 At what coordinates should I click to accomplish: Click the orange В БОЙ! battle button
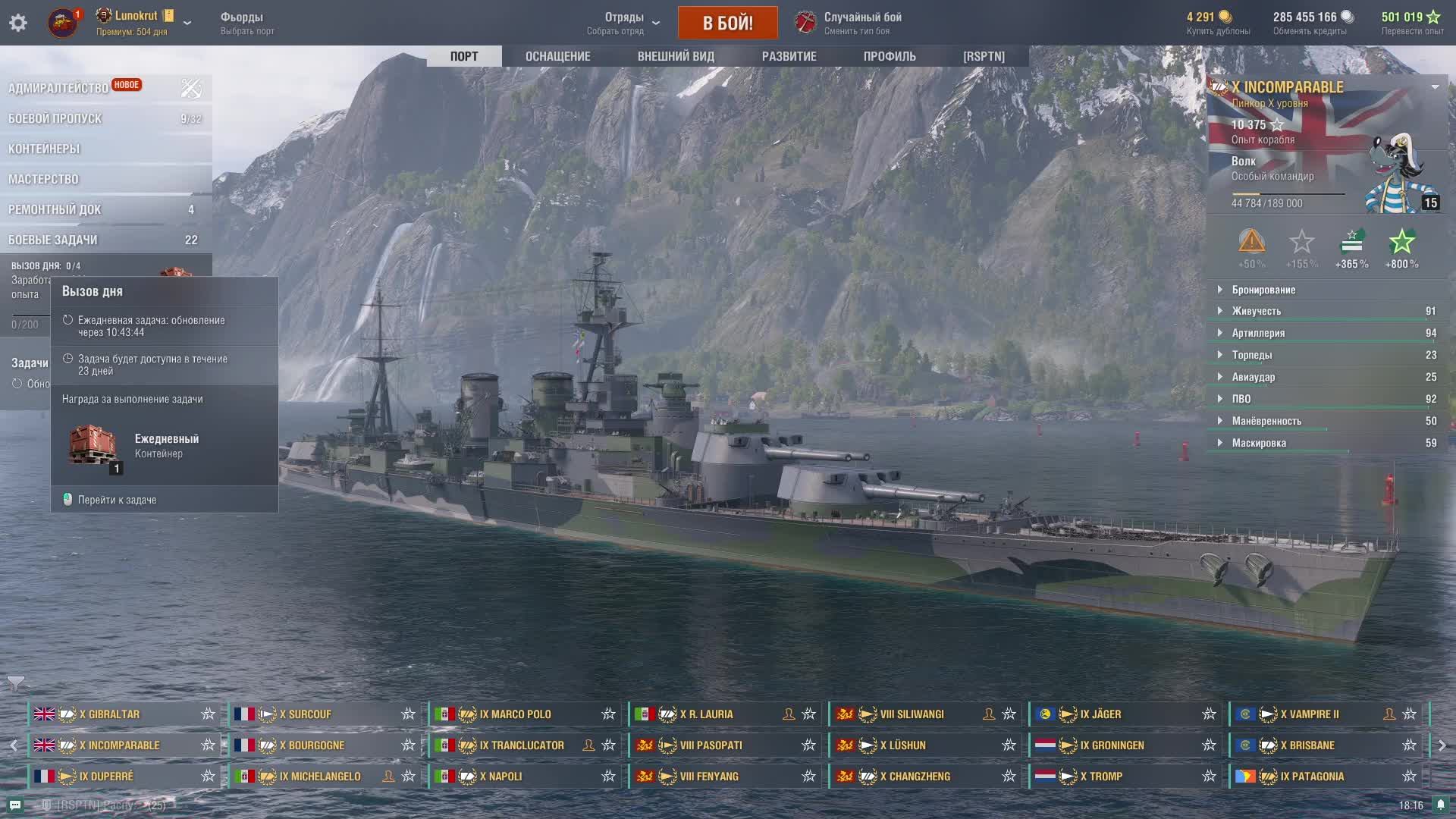coord(727,23)
